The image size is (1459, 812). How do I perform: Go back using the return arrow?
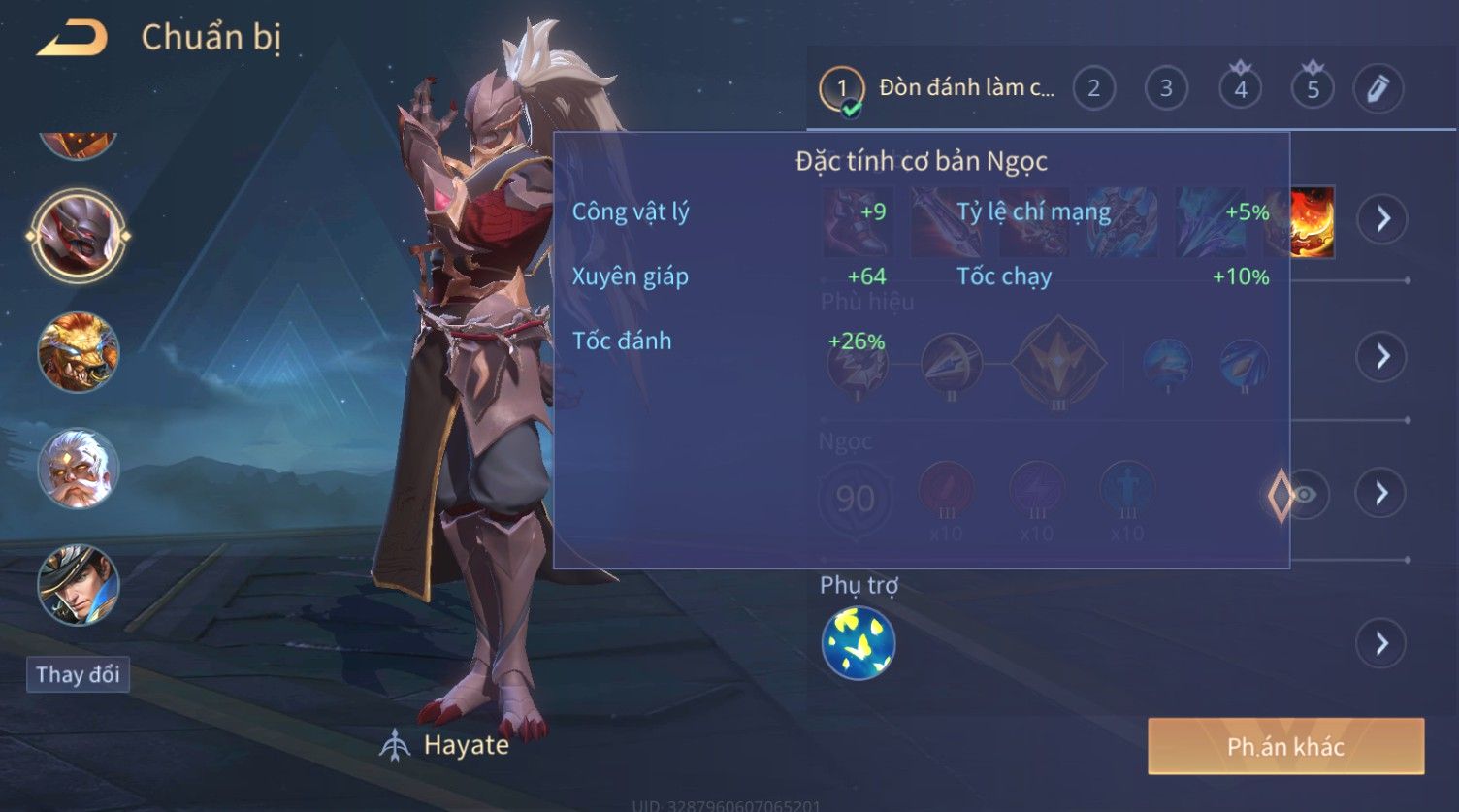click(x=72, y=39)
